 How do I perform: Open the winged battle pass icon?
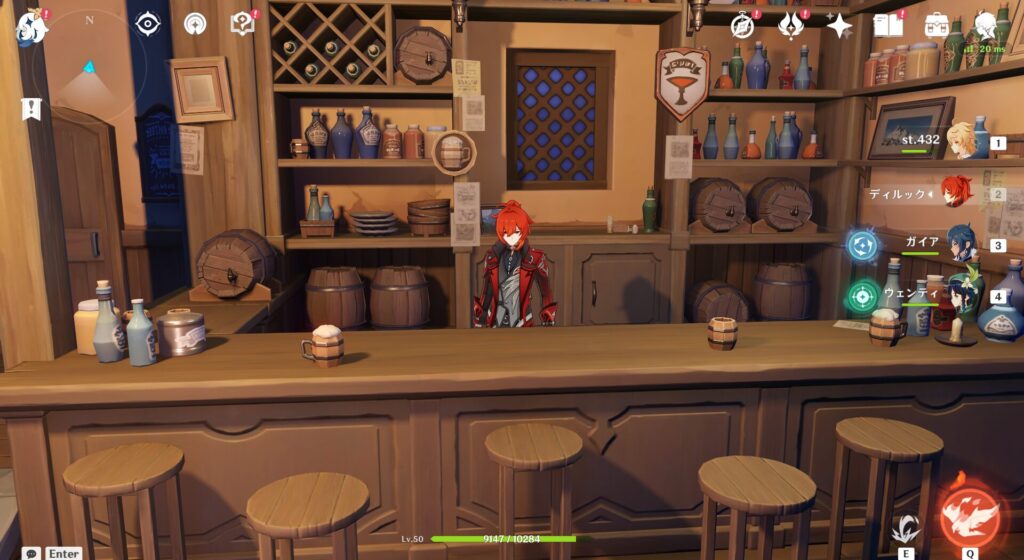click(x=791, y=25)
